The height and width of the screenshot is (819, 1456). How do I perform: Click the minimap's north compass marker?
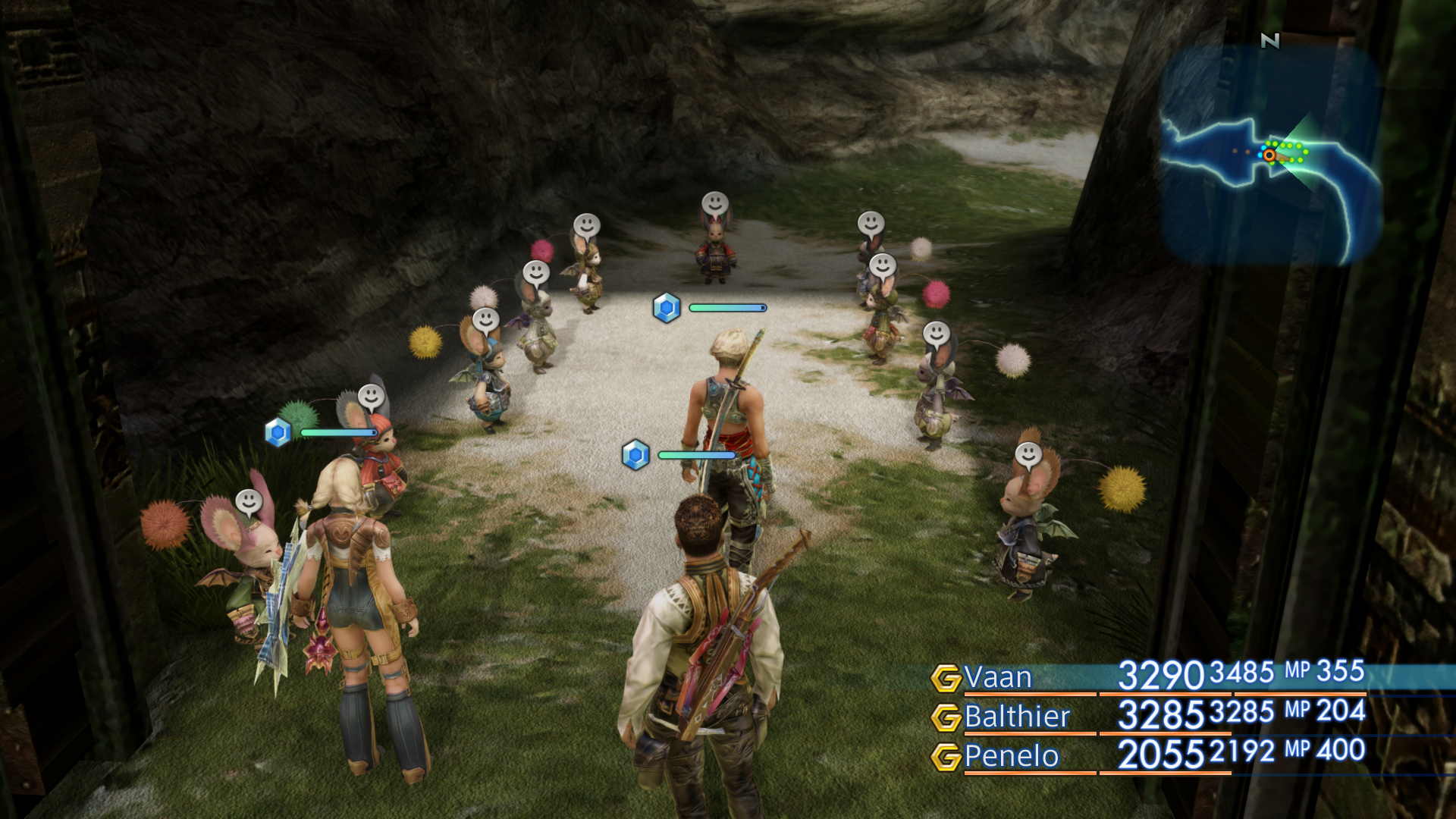pos(1270,41)
